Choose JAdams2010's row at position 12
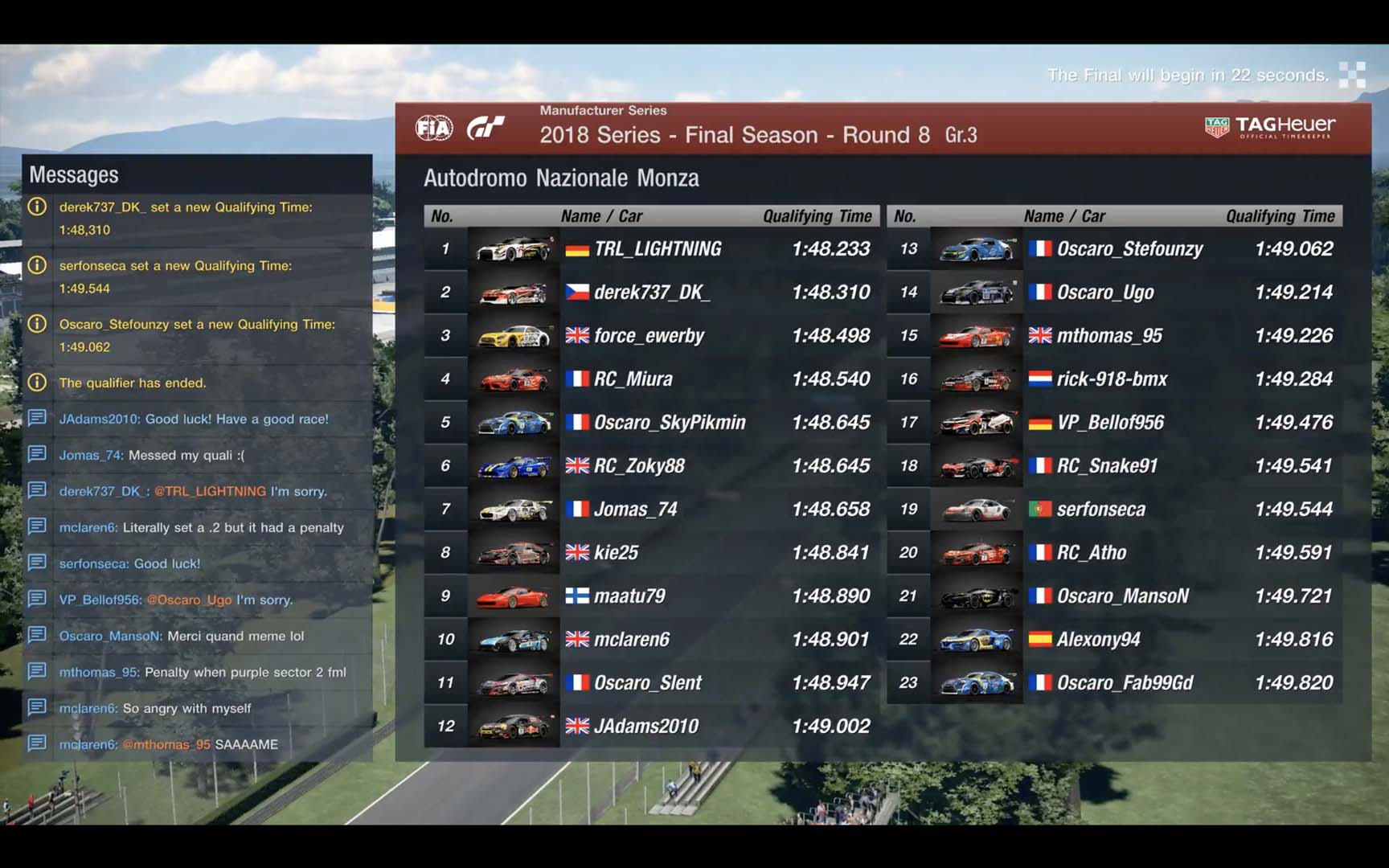1389x868 pixels. click(x=646, y=727)
